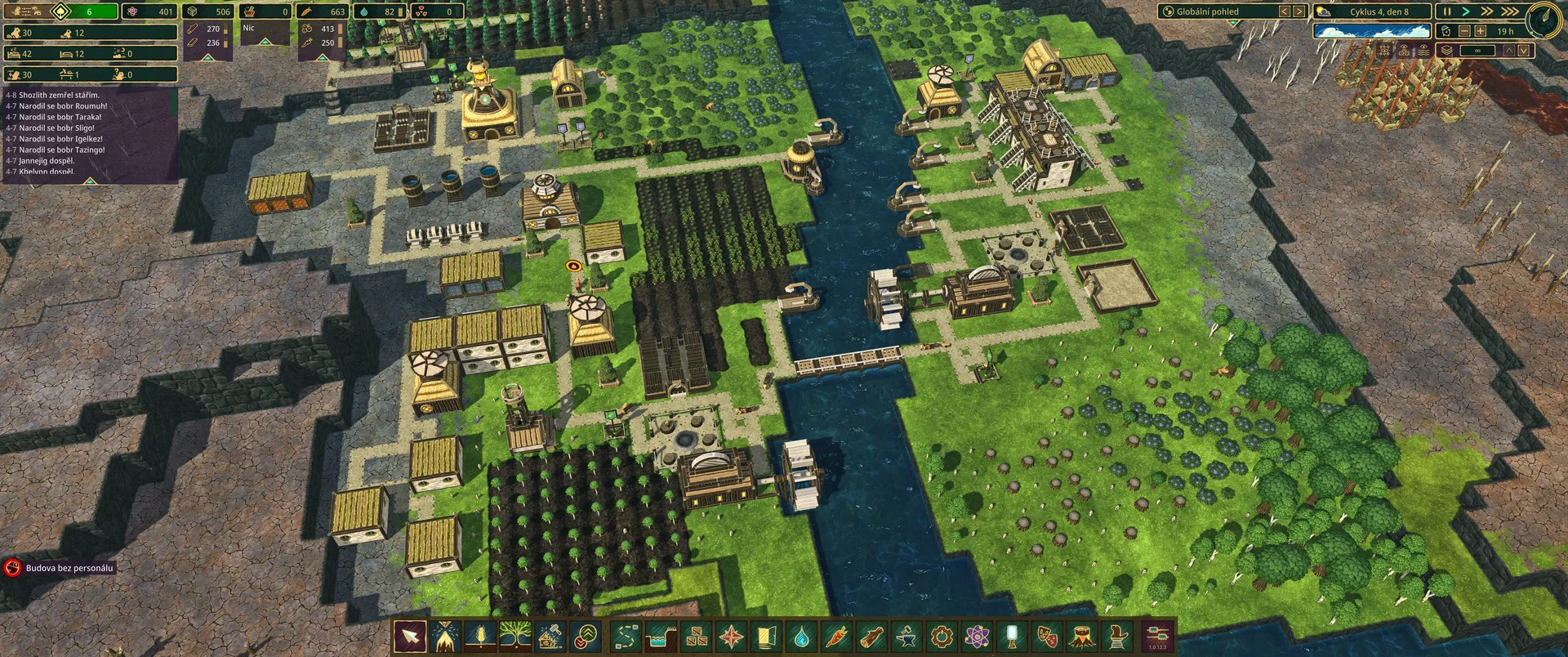Open the tree planting tool

coord(515,636)
